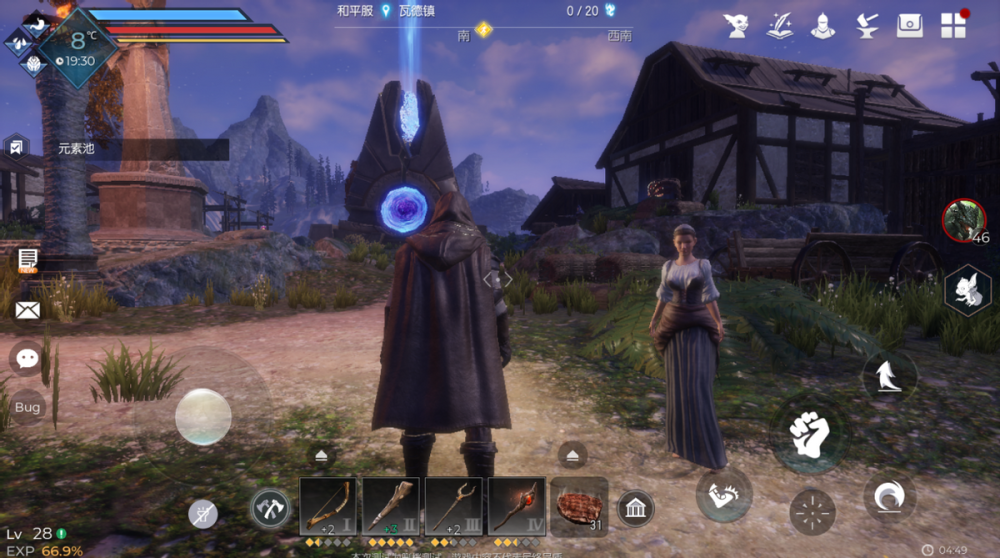Open the knight helmet character screen
The height and width of the screenshot is (558, 1000).
(x=823, y=26)
